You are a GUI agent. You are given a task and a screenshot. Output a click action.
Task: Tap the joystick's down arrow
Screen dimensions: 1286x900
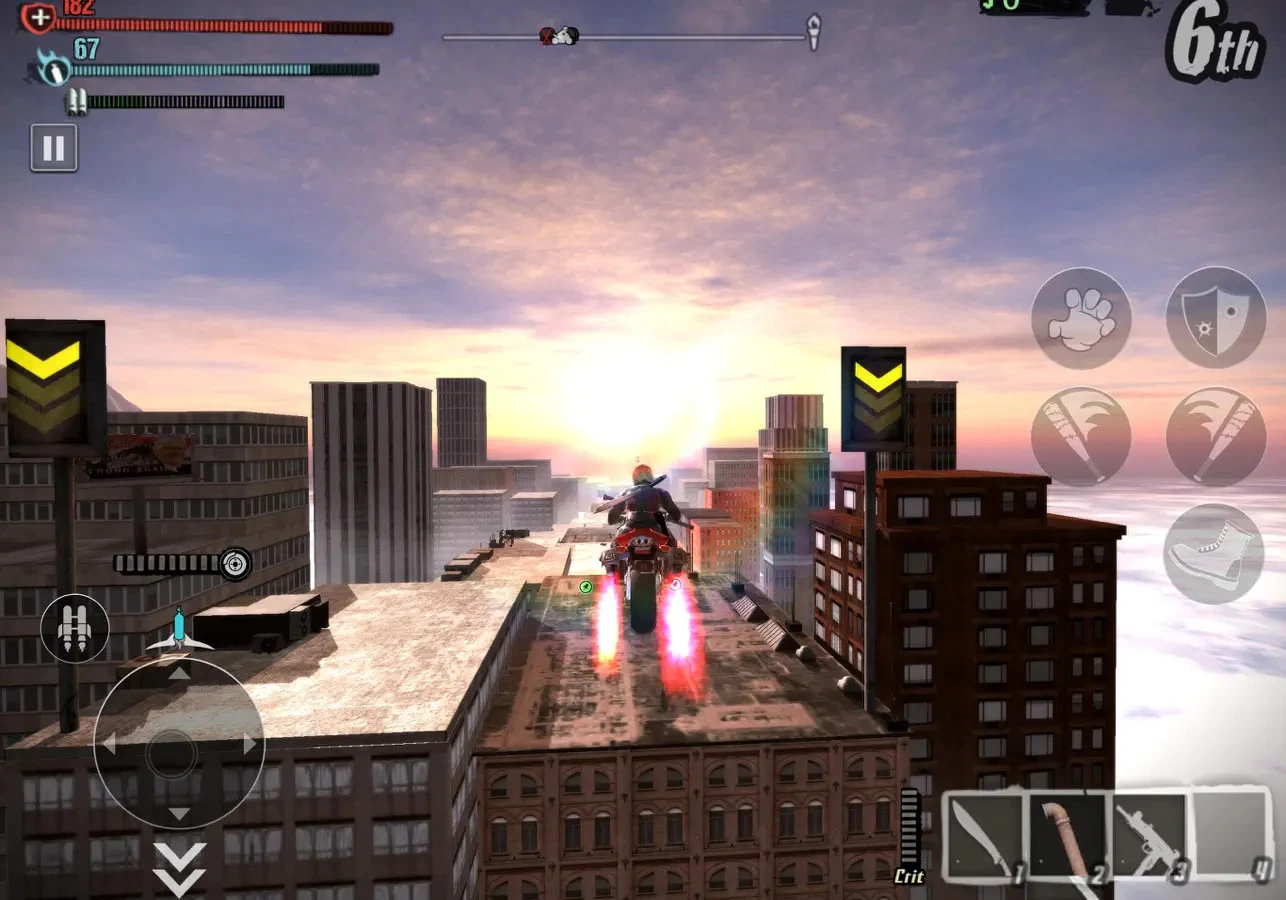179,814
